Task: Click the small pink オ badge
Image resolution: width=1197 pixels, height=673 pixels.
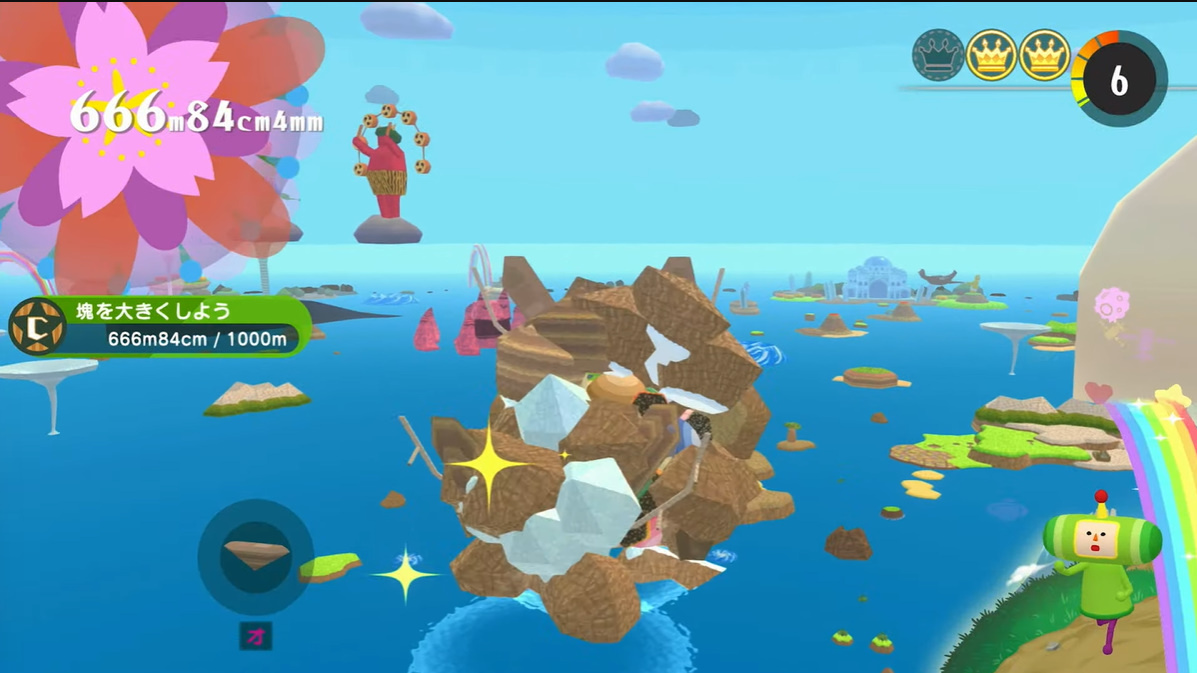Action: (x=256, y=637)
